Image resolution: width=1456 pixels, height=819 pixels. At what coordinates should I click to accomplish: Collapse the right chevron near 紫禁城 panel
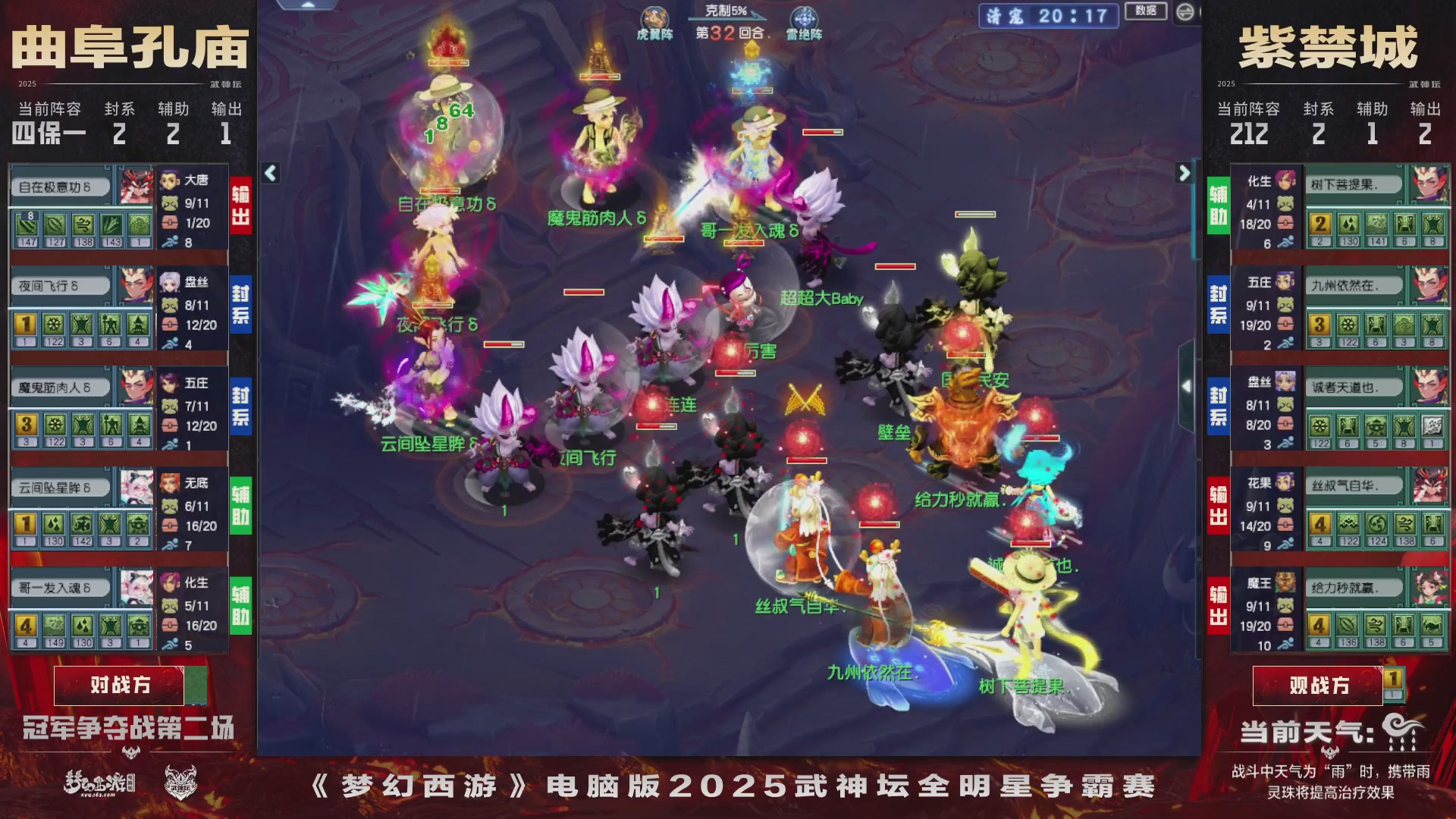(1185, 173)
